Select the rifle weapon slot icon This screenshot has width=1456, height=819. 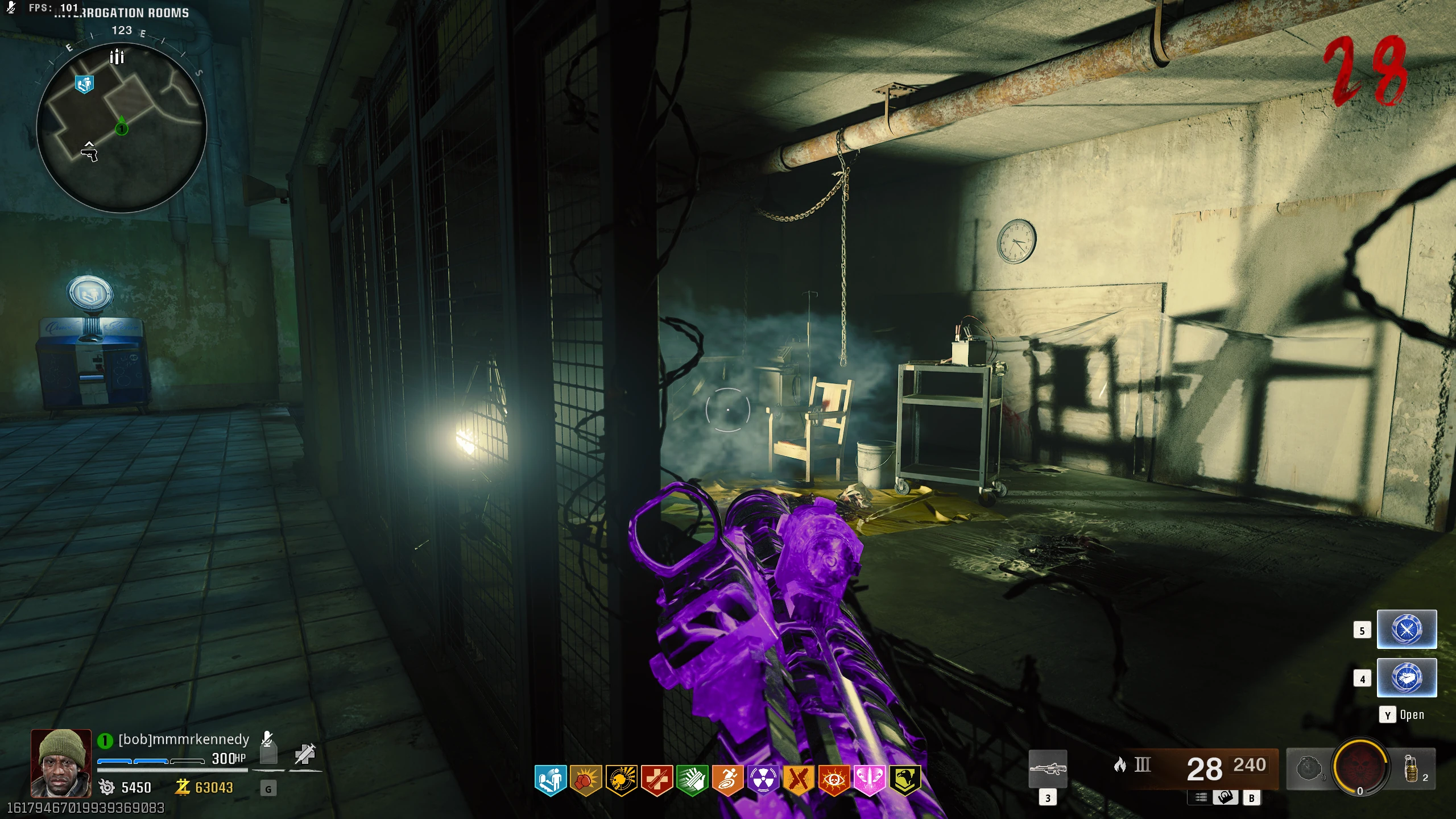1048,769
